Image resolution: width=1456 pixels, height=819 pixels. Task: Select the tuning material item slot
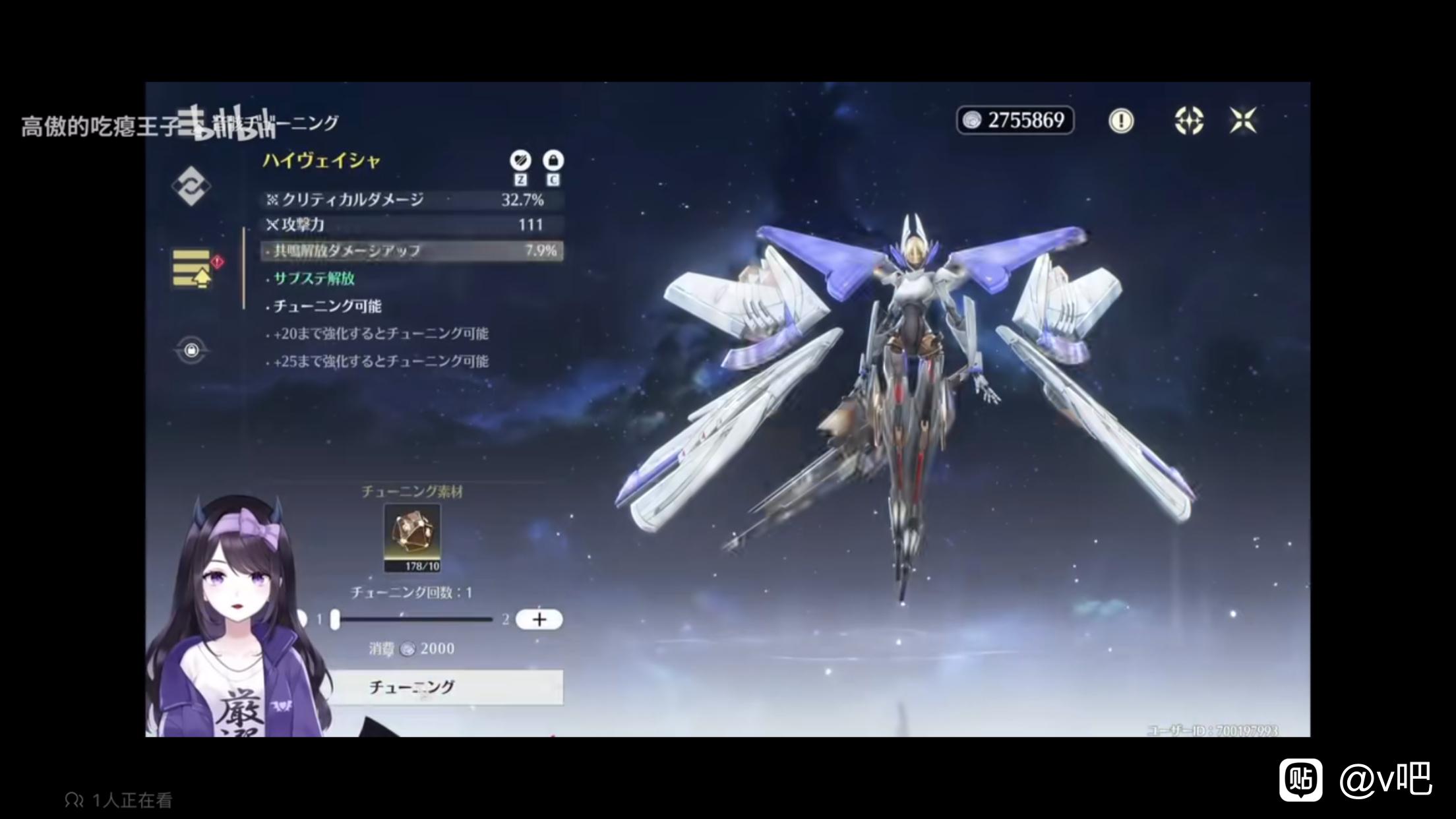412,538
